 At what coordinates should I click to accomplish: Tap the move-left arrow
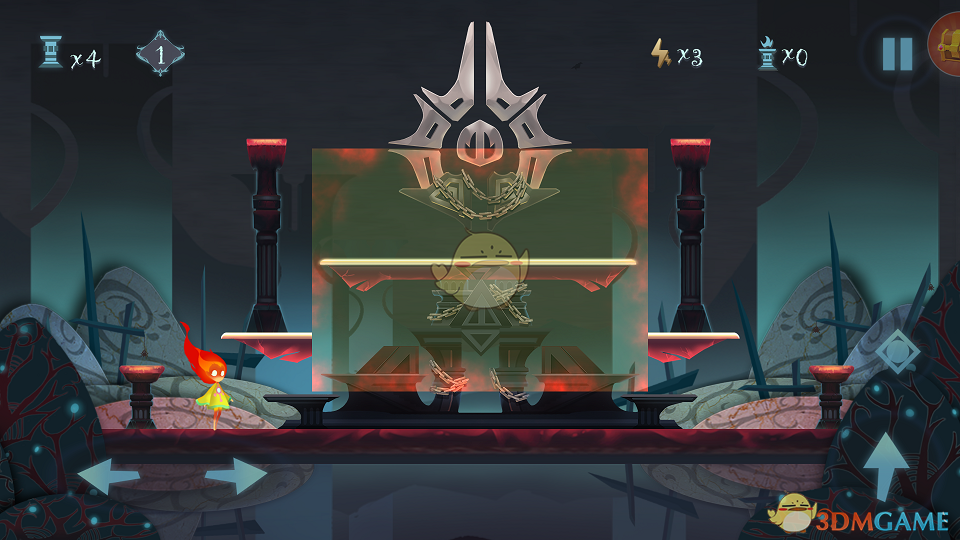point(107,476)
